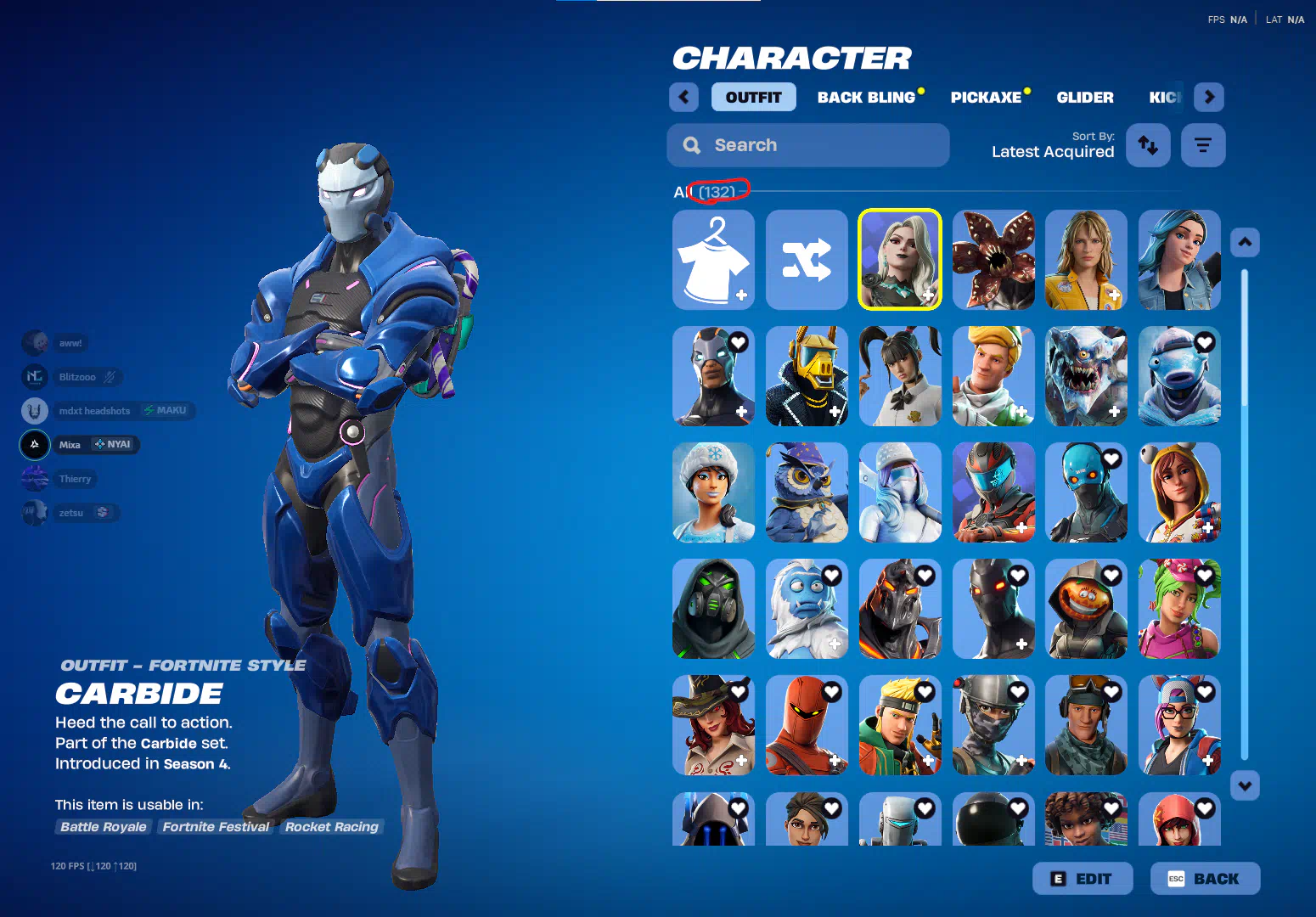Go back with the Back button
The width and height of the screenshot is (1316, 917).
coord(1205,879)
